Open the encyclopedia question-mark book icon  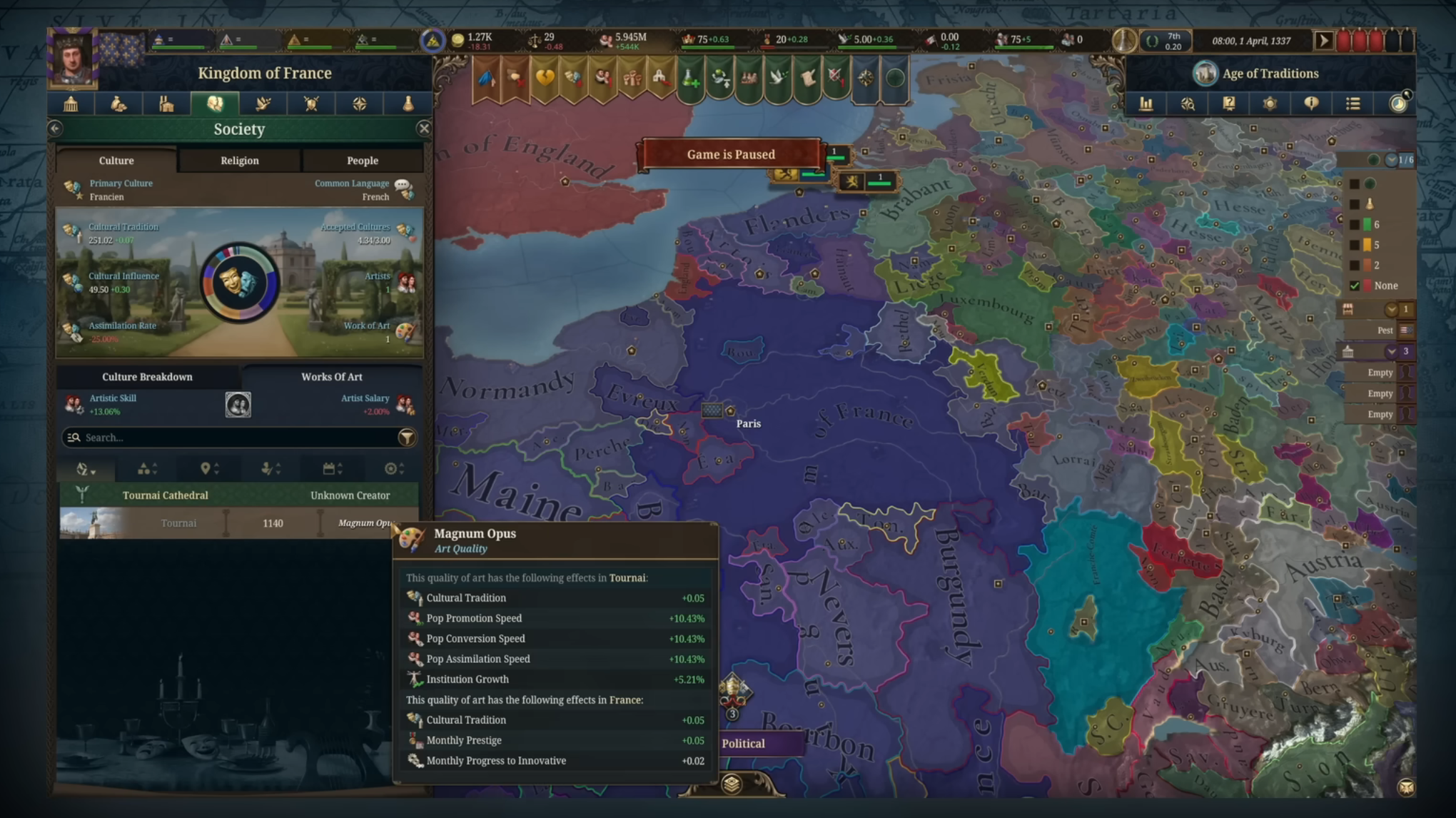pos(1230,103)
